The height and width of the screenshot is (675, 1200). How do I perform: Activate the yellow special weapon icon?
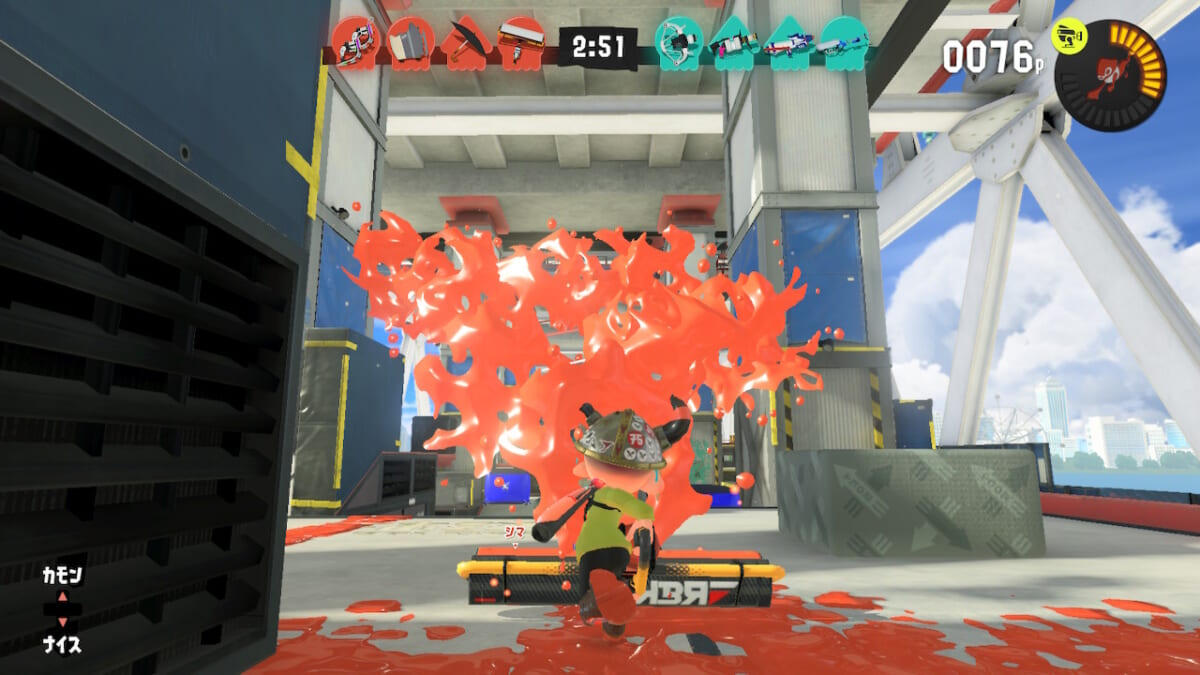pos(1069,39)
